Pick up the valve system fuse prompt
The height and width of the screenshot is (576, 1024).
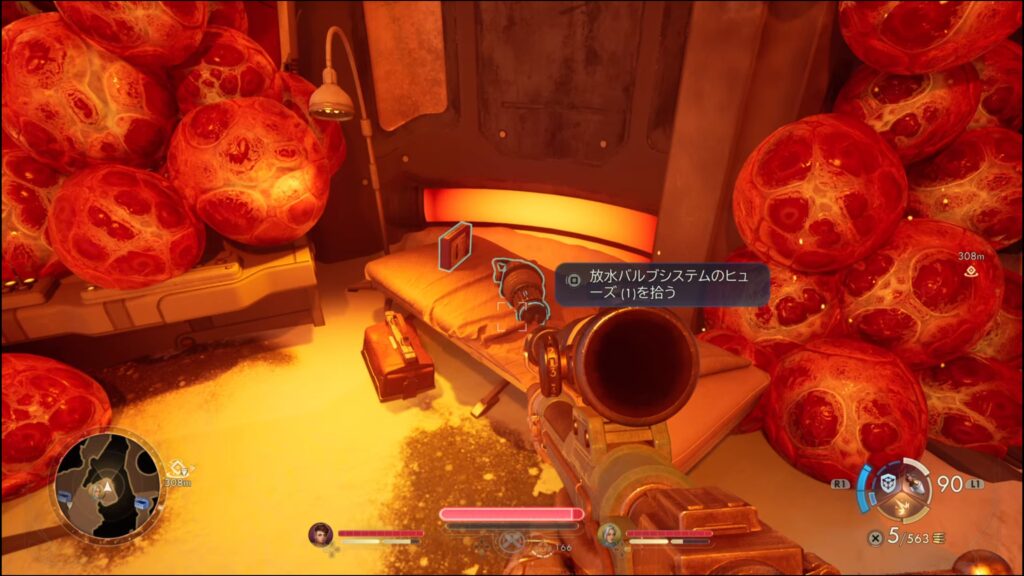[x=662, y=283]
